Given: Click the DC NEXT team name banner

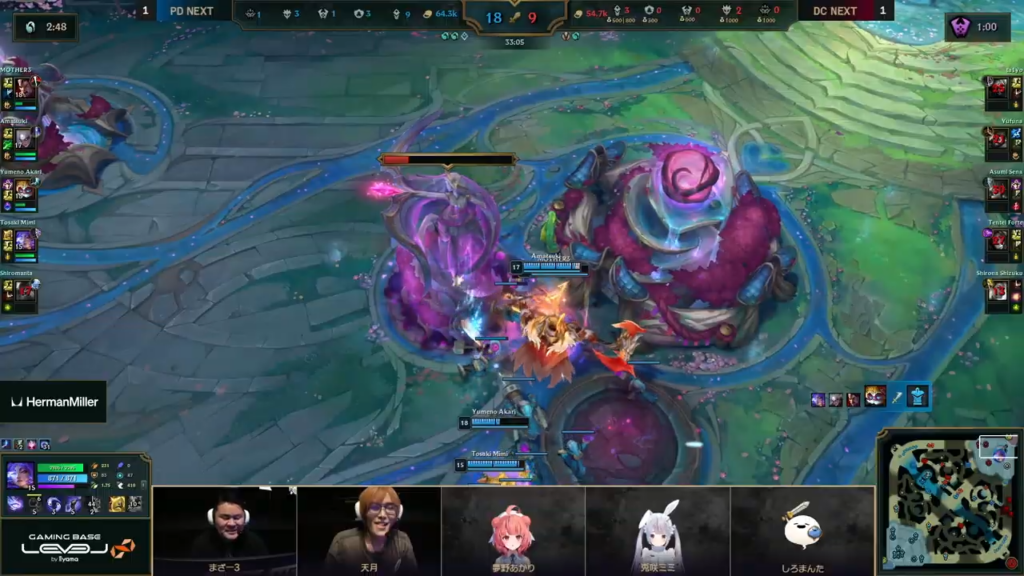Looking at the screenshot, I should click(x=835, y=11).
